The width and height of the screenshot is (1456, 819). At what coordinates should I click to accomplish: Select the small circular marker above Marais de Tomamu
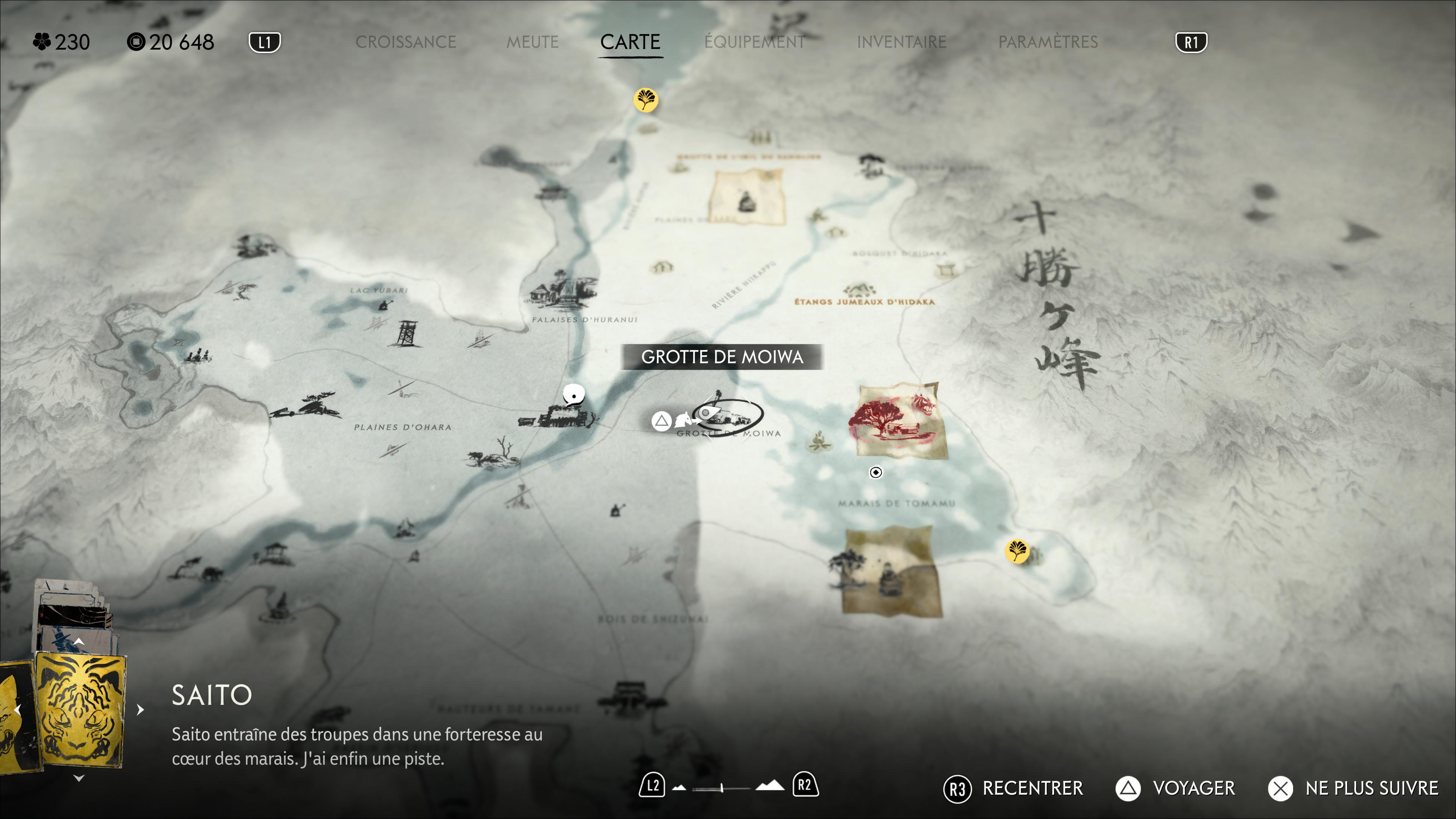[x=875, y=472]
